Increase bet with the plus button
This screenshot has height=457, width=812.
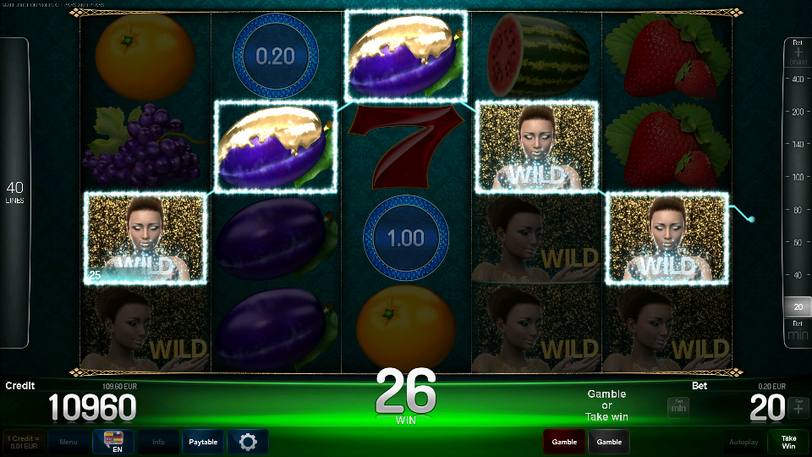point(798,407)
